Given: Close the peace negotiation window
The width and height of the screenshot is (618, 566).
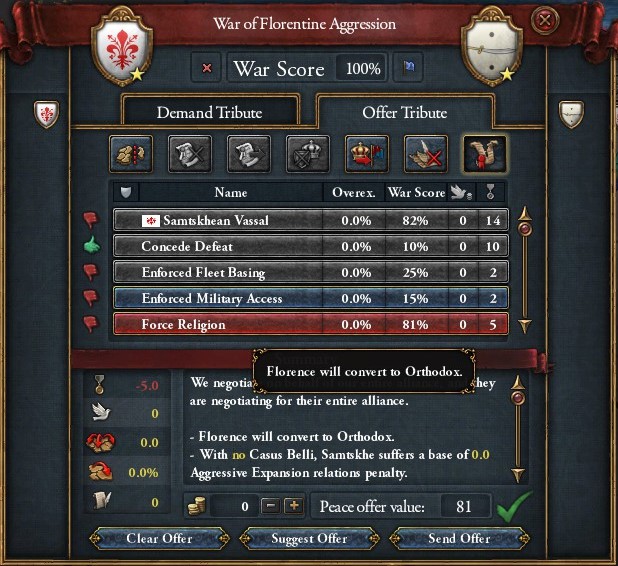Looking at the screenshot, I should [544, 20].
